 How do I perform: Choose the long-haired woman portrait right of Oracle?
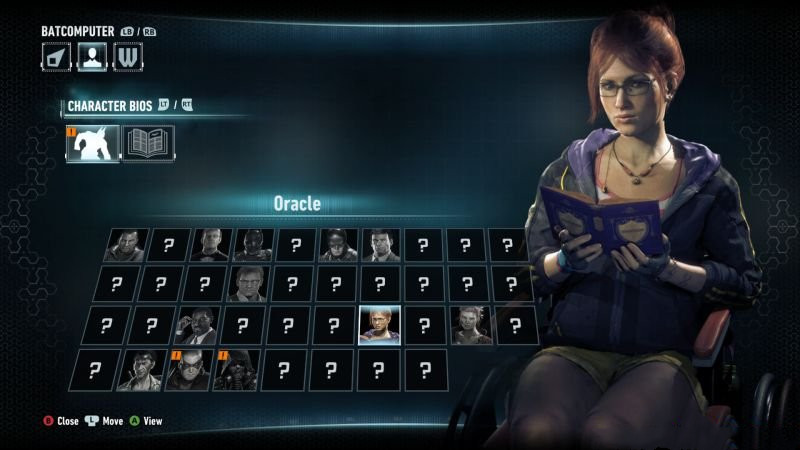[471, 325]
